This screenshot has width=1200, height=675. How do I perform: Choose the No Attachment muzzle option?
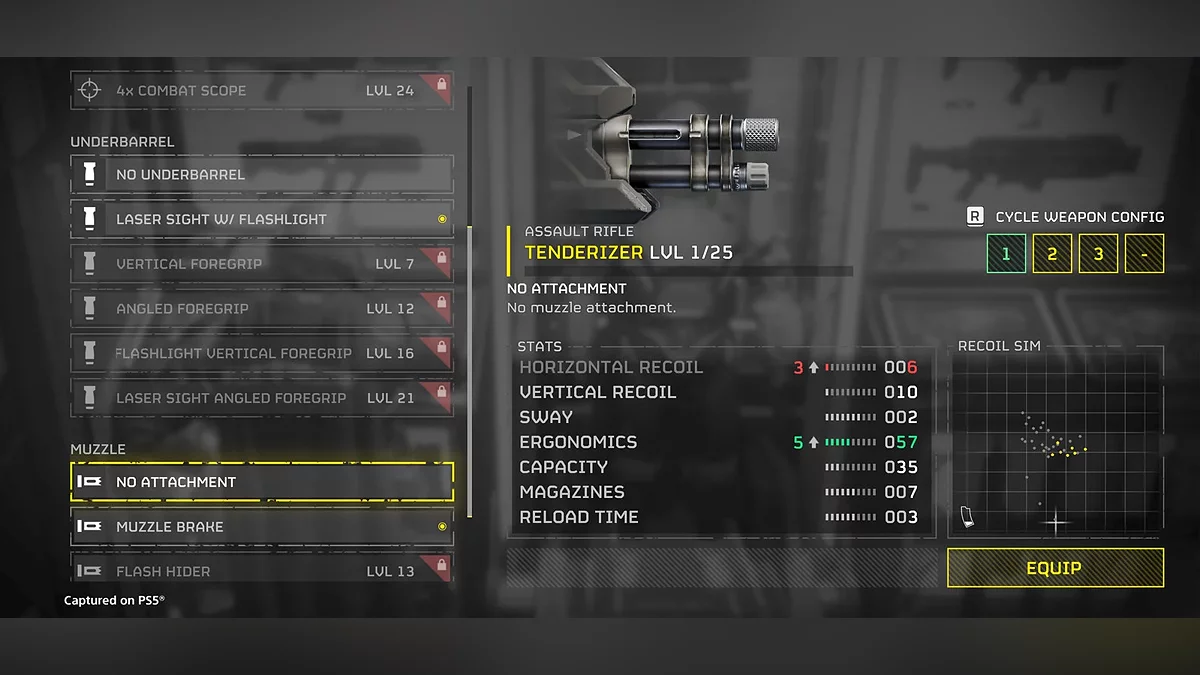tap(262, 482)
